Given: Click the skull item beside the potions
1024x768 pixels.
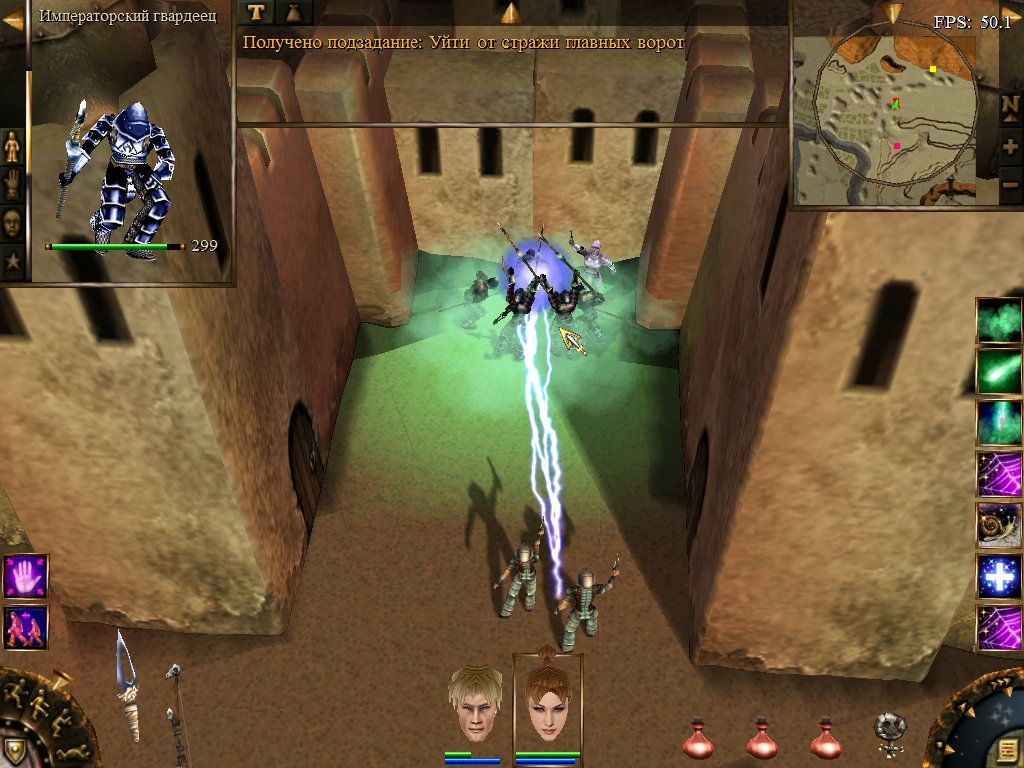Looking at the screenshot, I should (889, 733).
